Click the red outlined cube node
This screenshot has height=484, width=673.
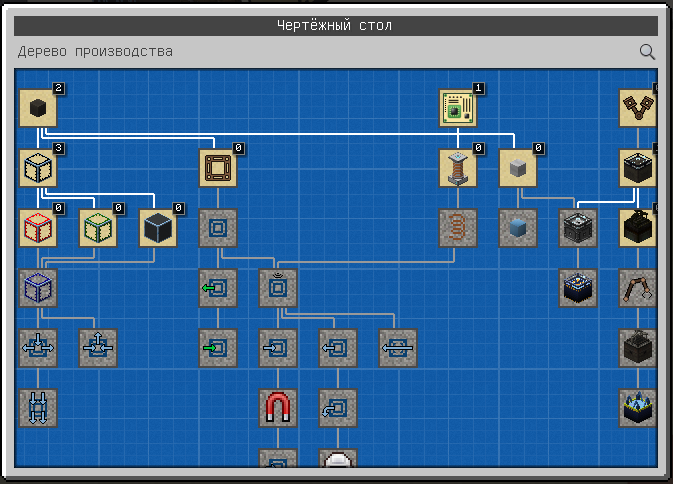coord(38,228)
